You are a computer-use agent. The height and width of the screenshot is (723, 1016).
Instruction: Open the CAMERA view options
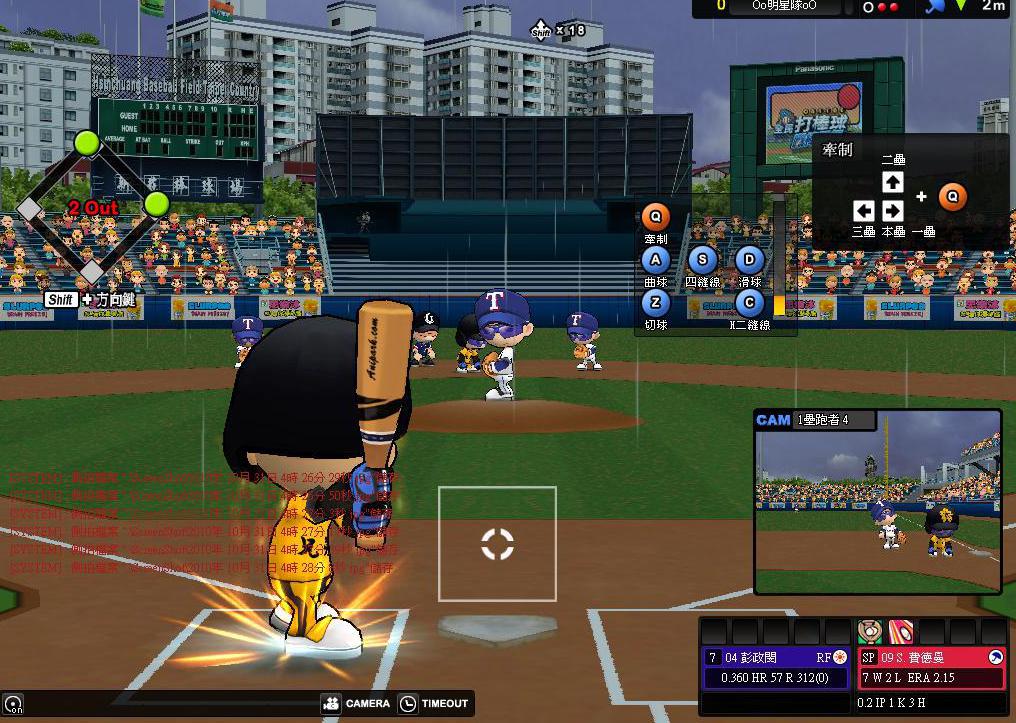(x=355, y=704)
